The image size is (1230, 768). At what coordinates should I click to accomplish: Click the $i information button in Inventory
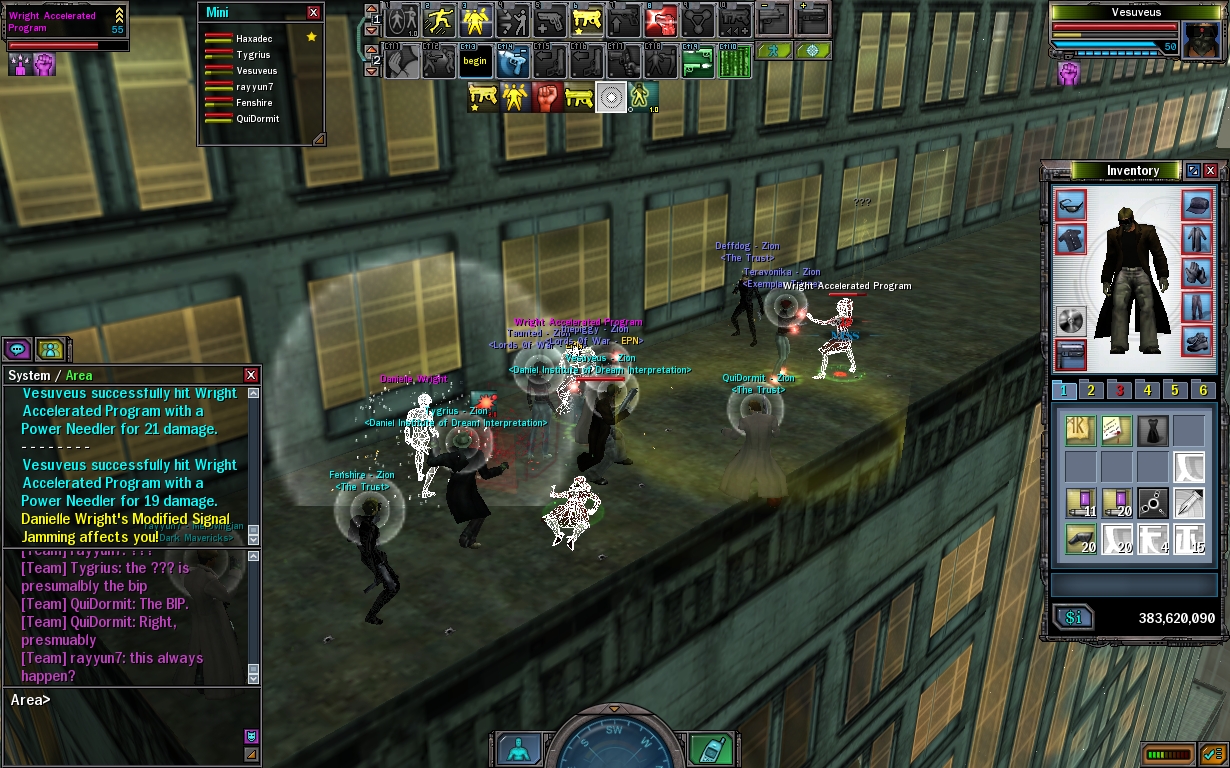(1074, 618)
